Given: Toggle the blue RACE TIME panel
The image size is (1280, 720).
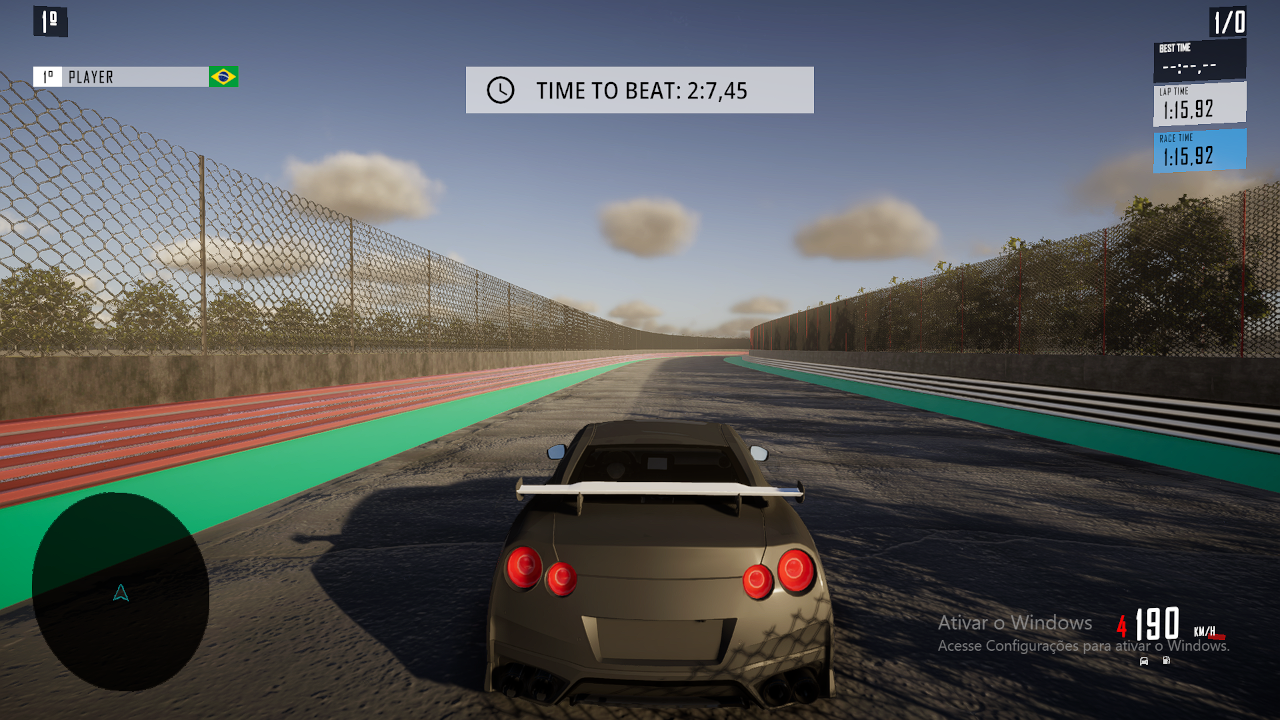Looking at the screenshot, I should click(x=1199, y=150).
